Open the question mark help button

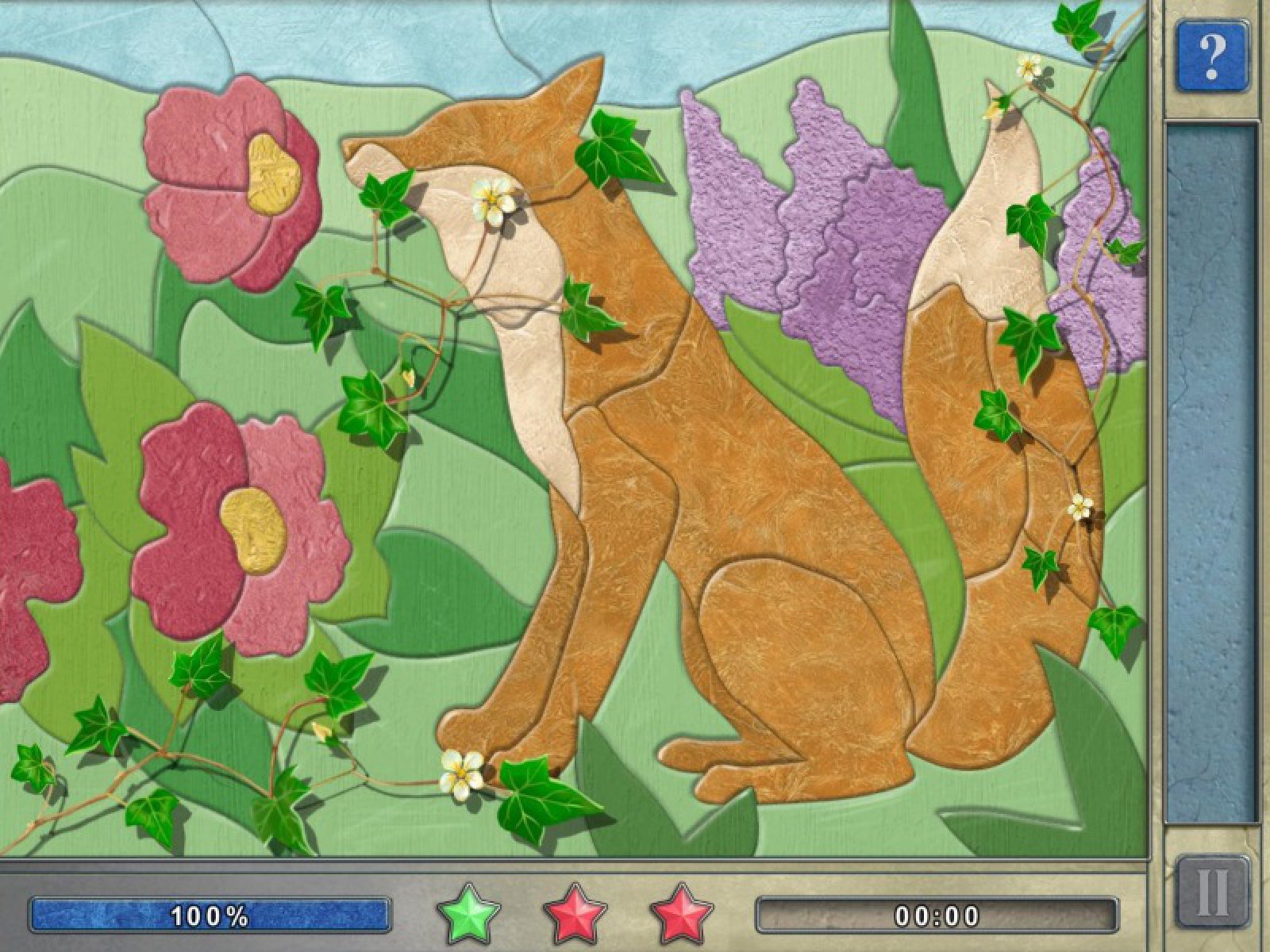[x=1211, y=55]
